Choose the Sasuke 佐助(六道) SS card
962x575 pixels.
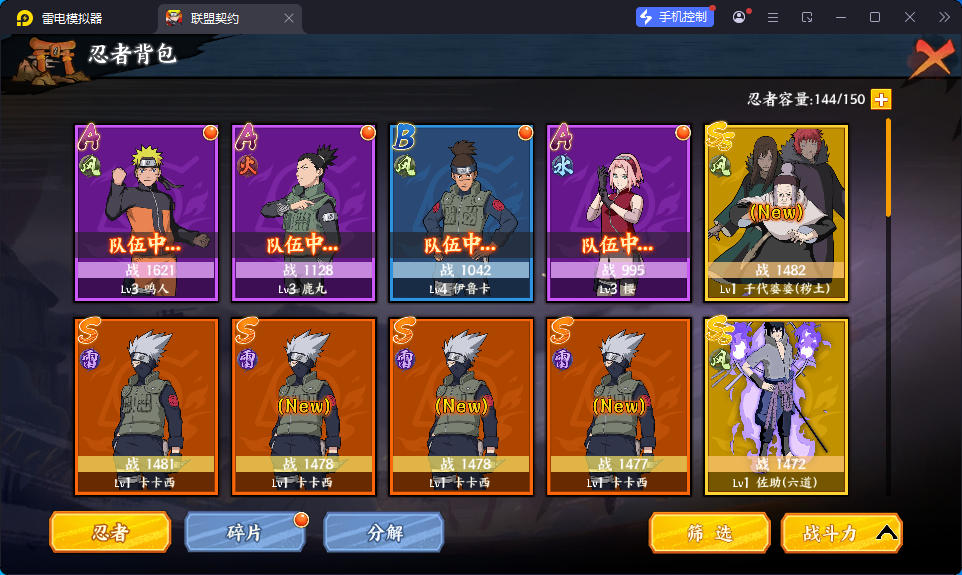[x=777, y=406]
